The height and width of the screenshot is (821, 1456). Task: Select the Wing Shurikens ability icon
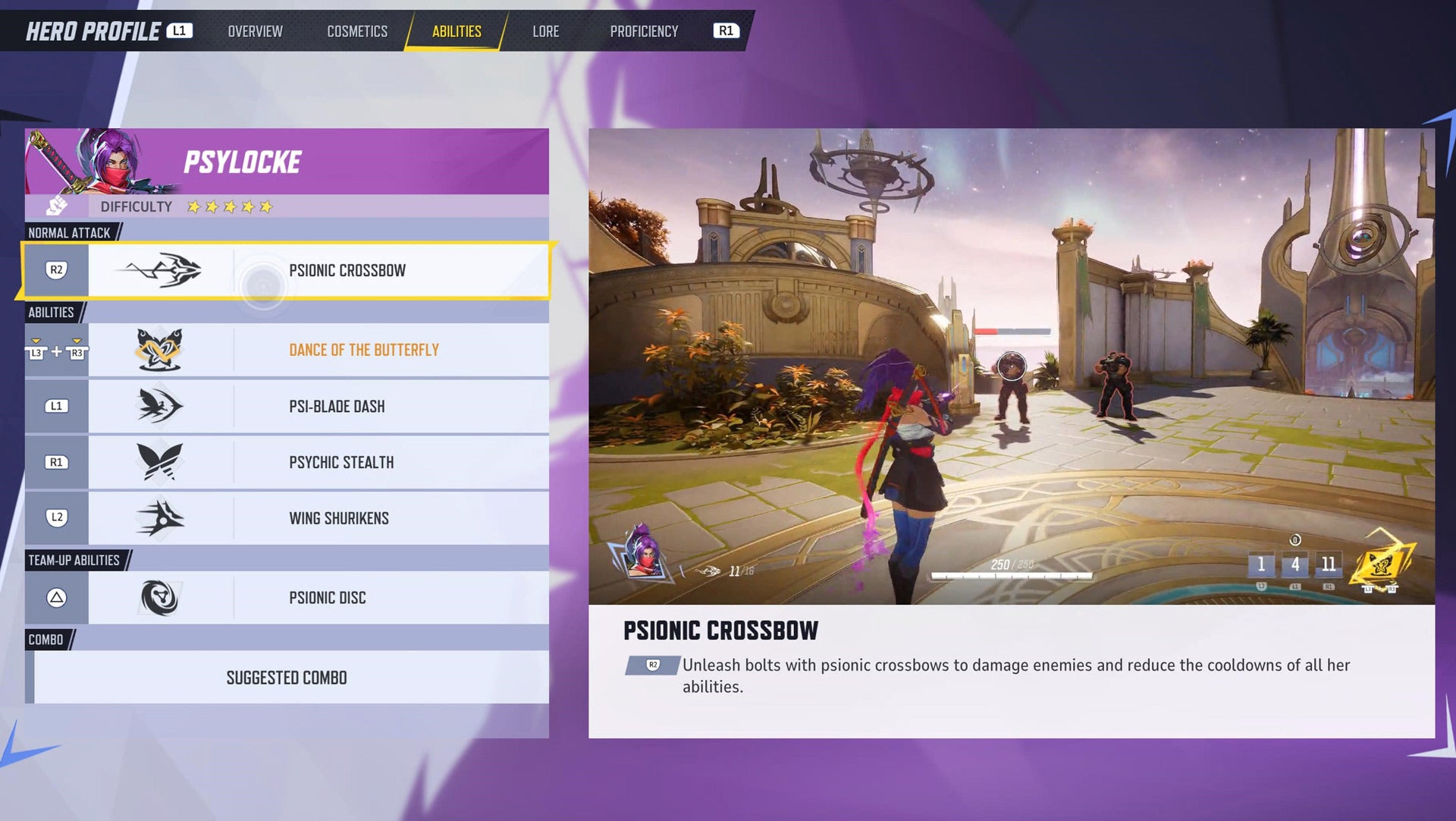click(159, 517)
